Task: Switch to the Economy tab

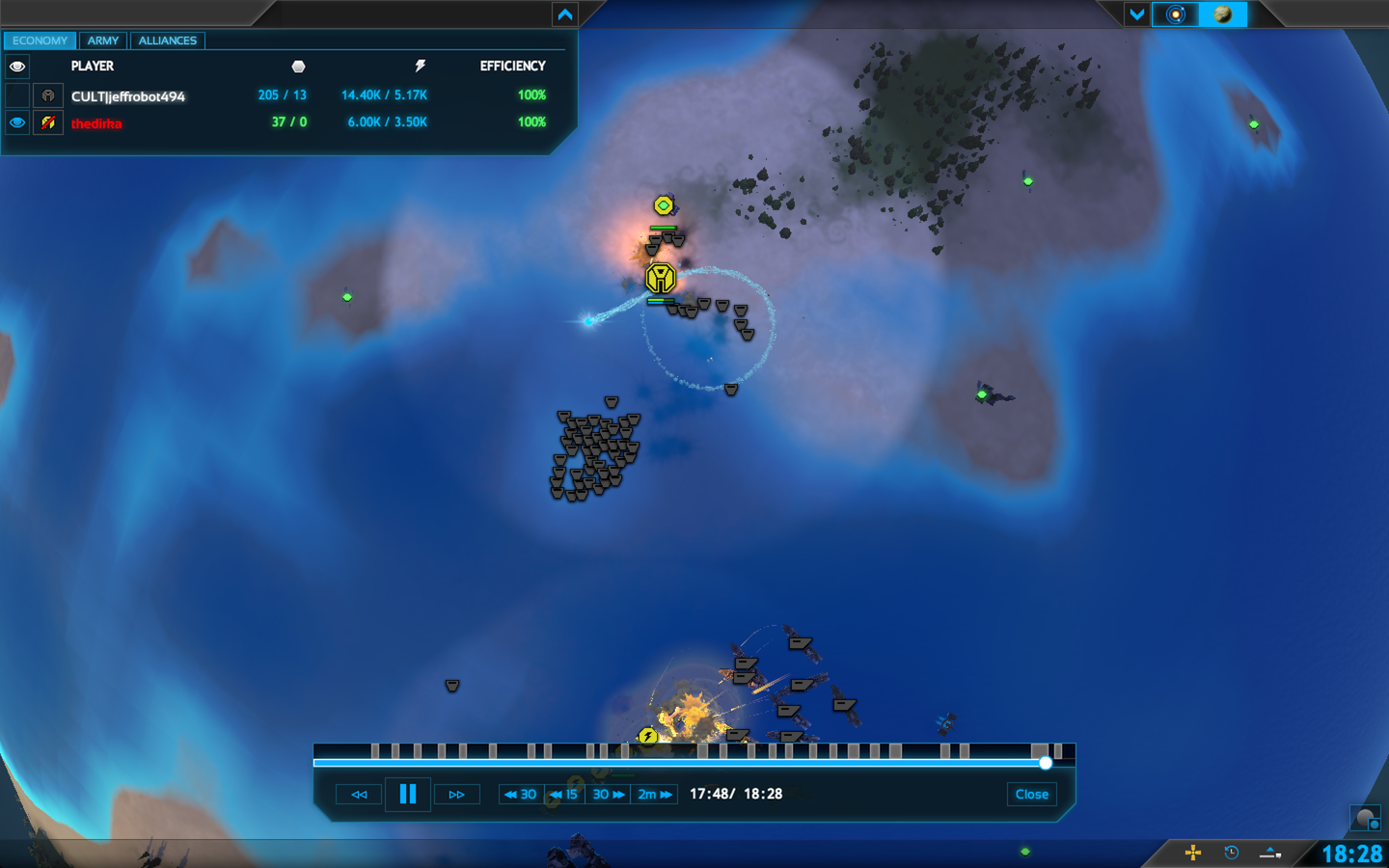Action: 40,41
